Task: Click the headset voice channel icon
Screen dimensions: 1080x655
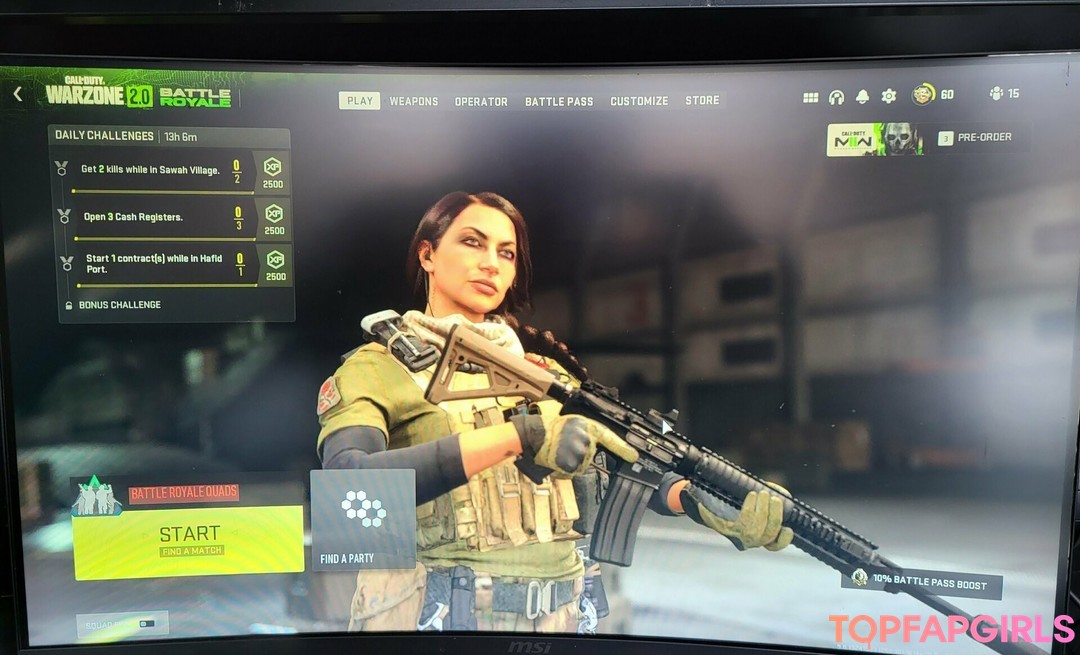Action: coord(836,97)
